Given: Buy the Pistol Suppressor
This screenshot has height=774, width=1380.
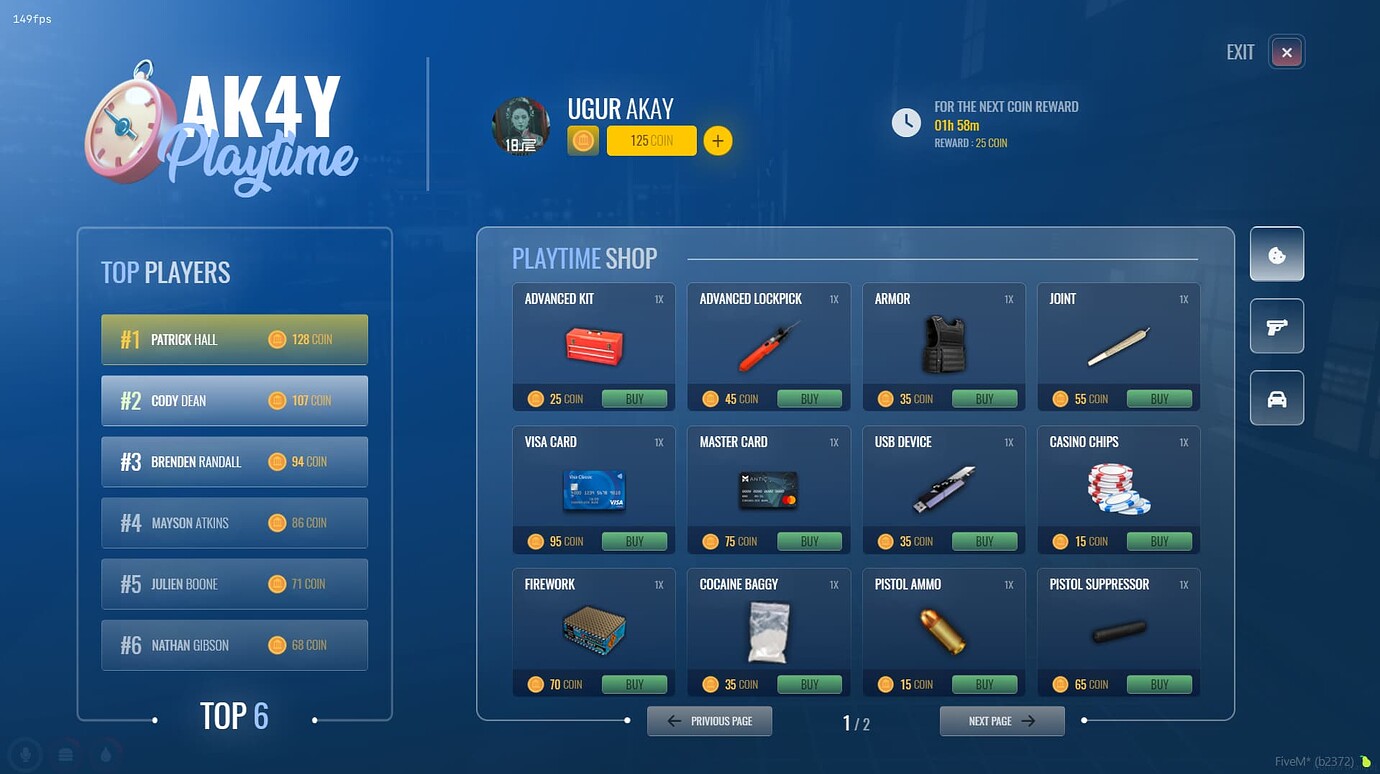Looking at the screenshot, I should (x=1160, y=684).
